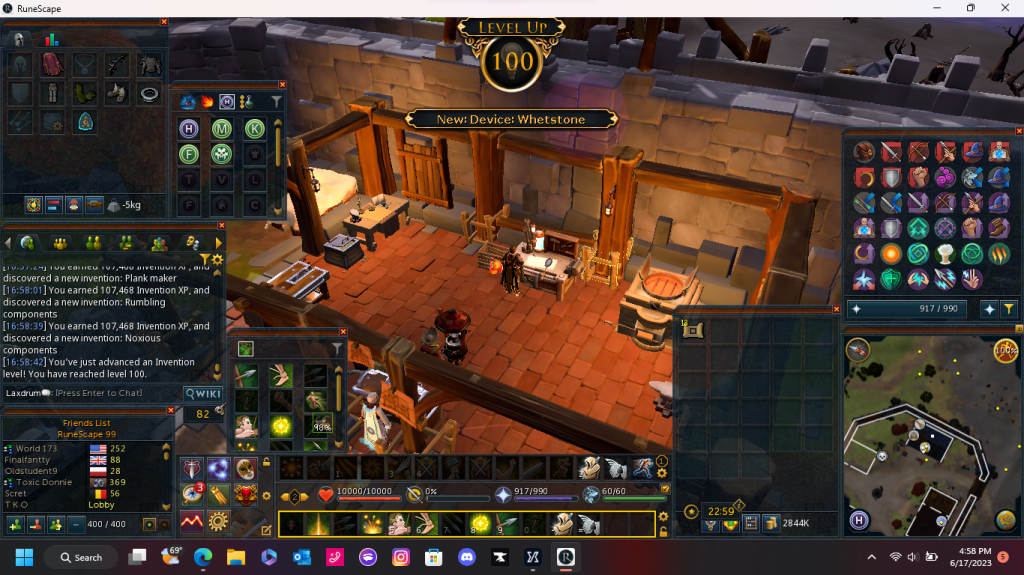1024x575 pixels.
Task: Click the home teleport button on minimap
Action: [x=858, y=519]
